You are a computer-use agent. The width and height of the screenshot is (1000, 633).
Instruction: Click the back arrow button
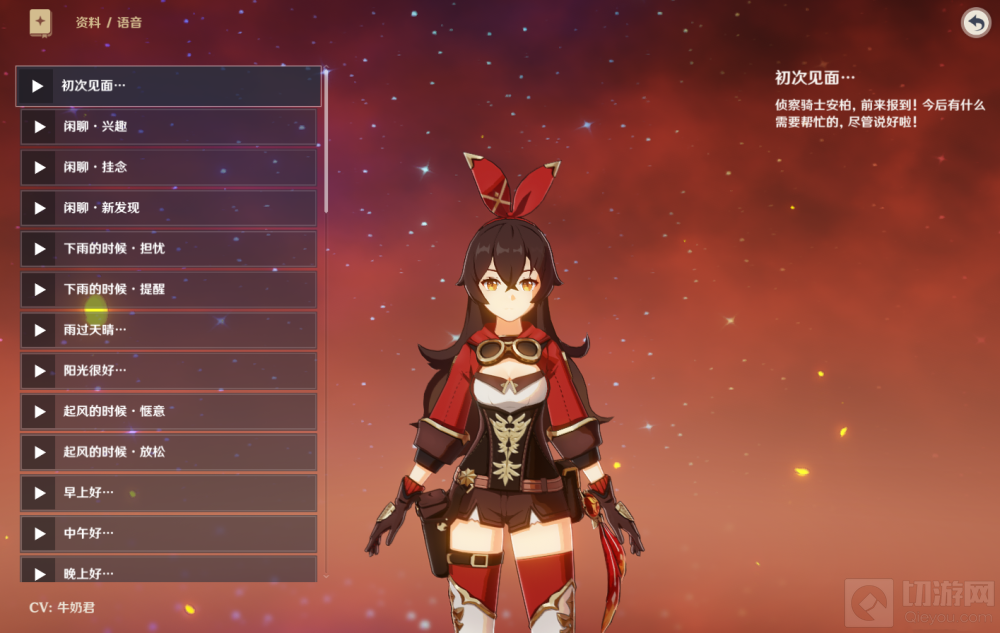975,22
